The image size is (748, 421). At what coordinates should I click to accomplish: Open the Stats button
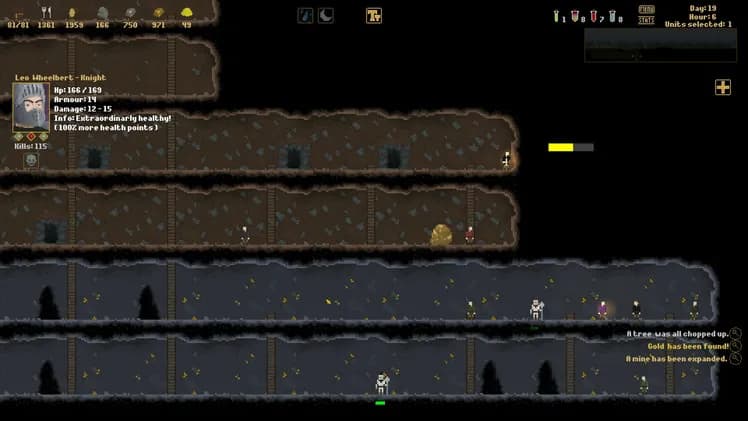pyautogui.click(x=647, y=20)
